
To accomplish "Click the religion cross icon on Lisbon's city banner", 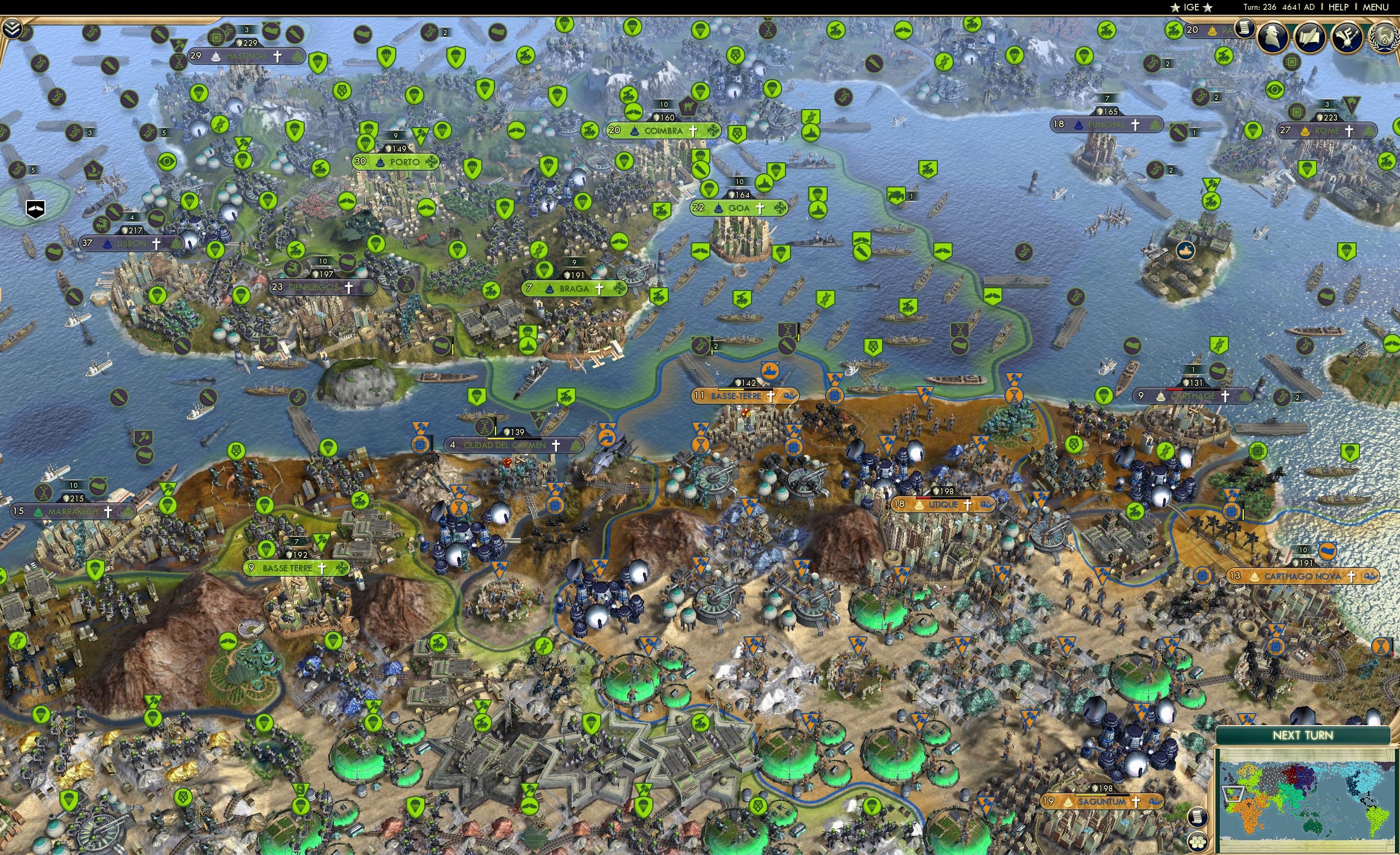I will coord(156,244).
